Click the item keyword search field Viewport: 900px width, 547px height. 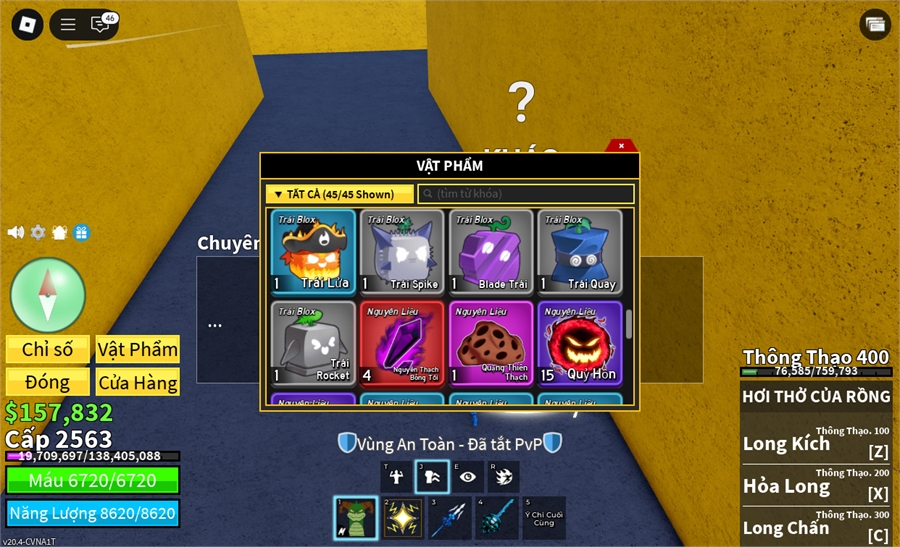coord(526,194)
